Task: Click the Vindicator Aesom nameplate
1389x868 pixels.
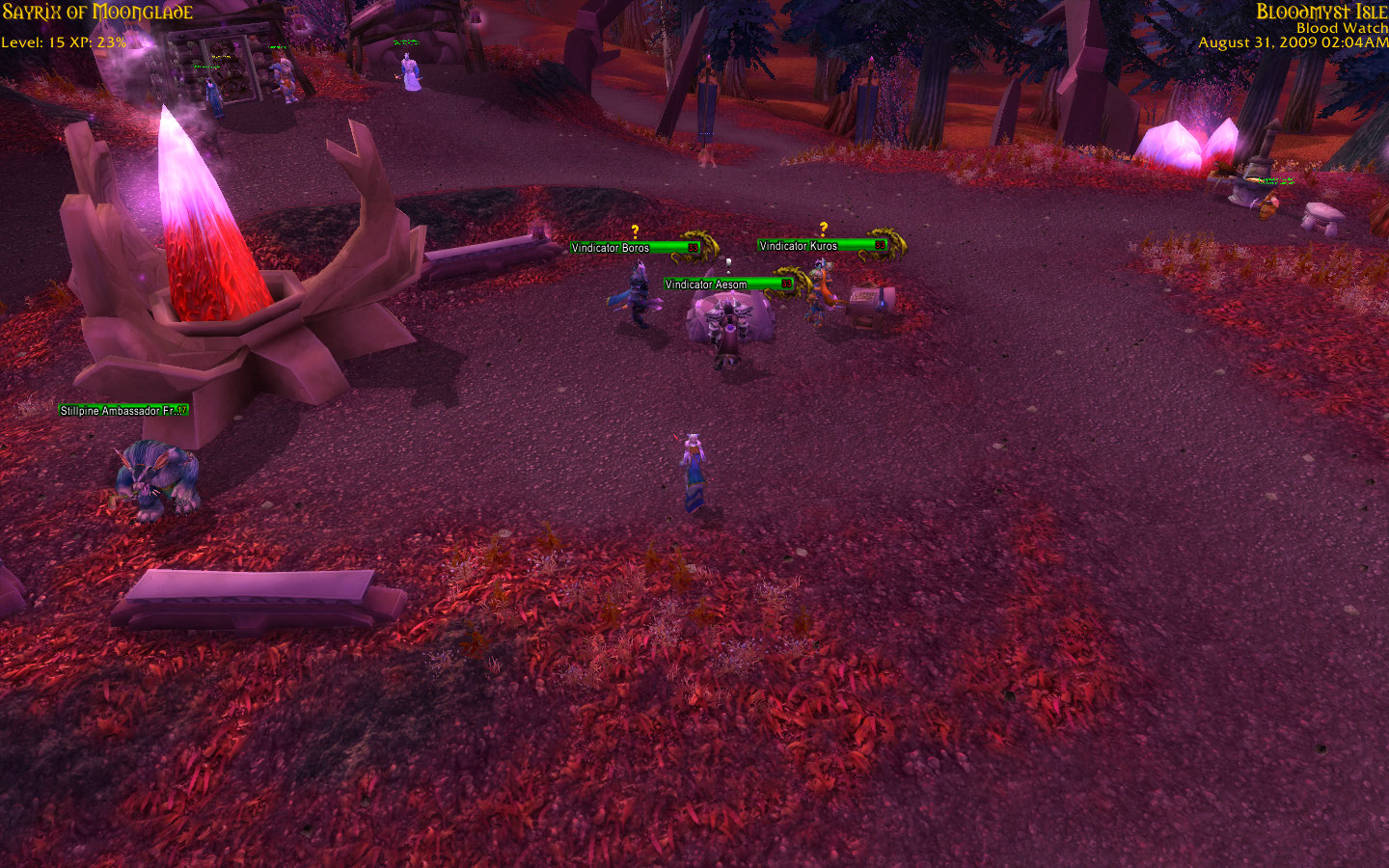Action: point(727,285)
